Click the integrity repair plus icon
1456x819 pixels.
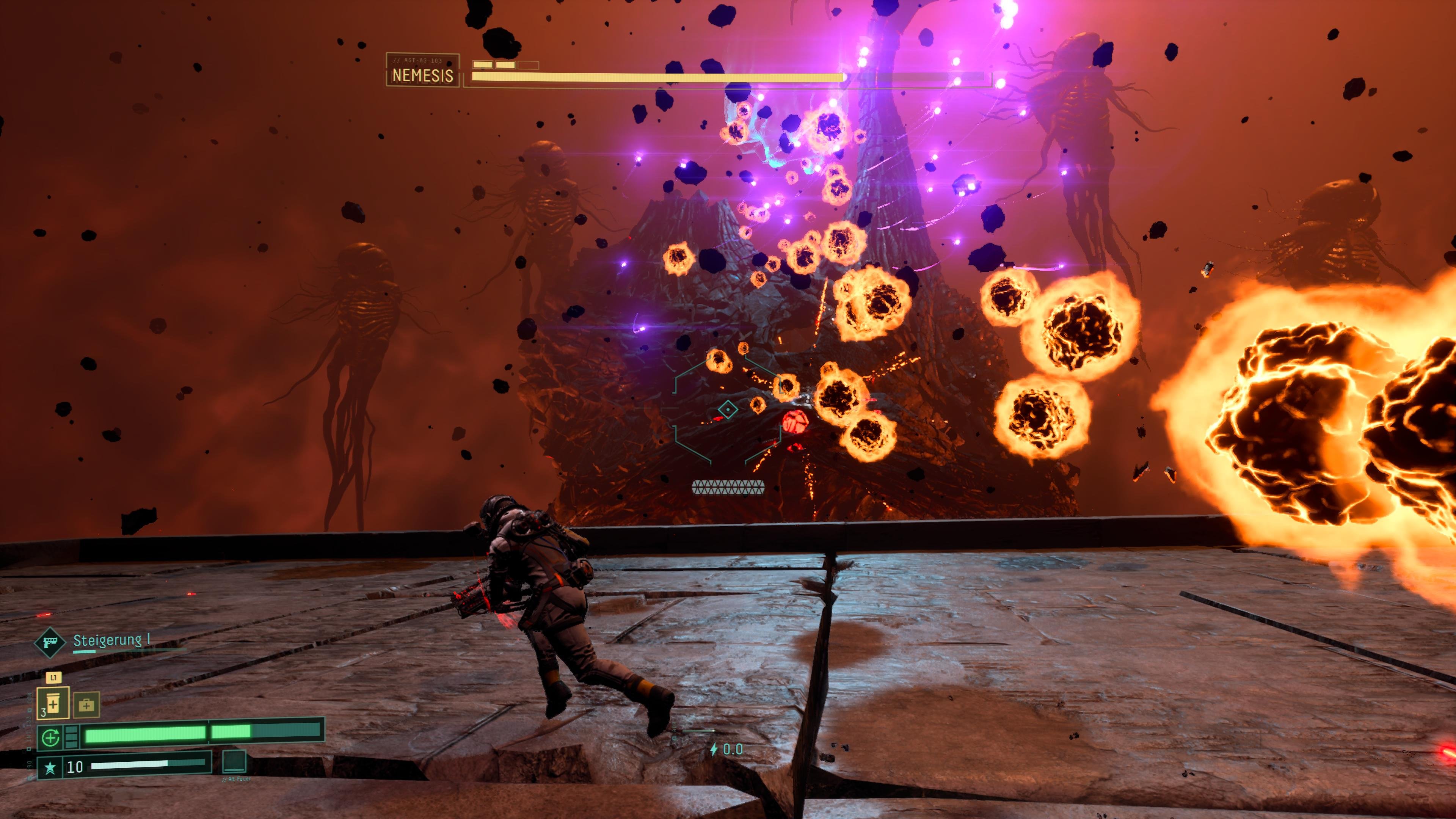click(x=51, y=737)
